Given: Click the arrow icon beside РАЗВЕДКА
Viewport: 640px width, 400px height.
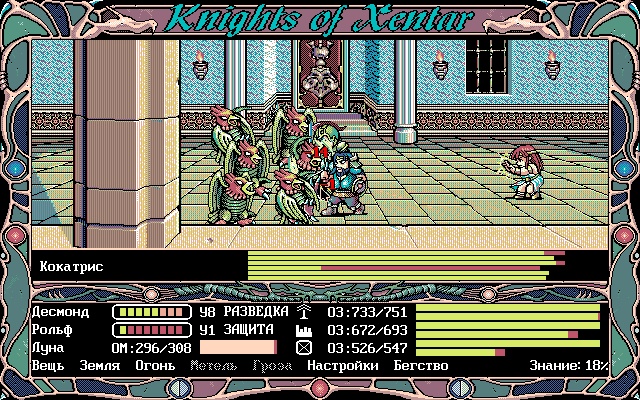Looking at the screenshot, I should pos(304,311).
